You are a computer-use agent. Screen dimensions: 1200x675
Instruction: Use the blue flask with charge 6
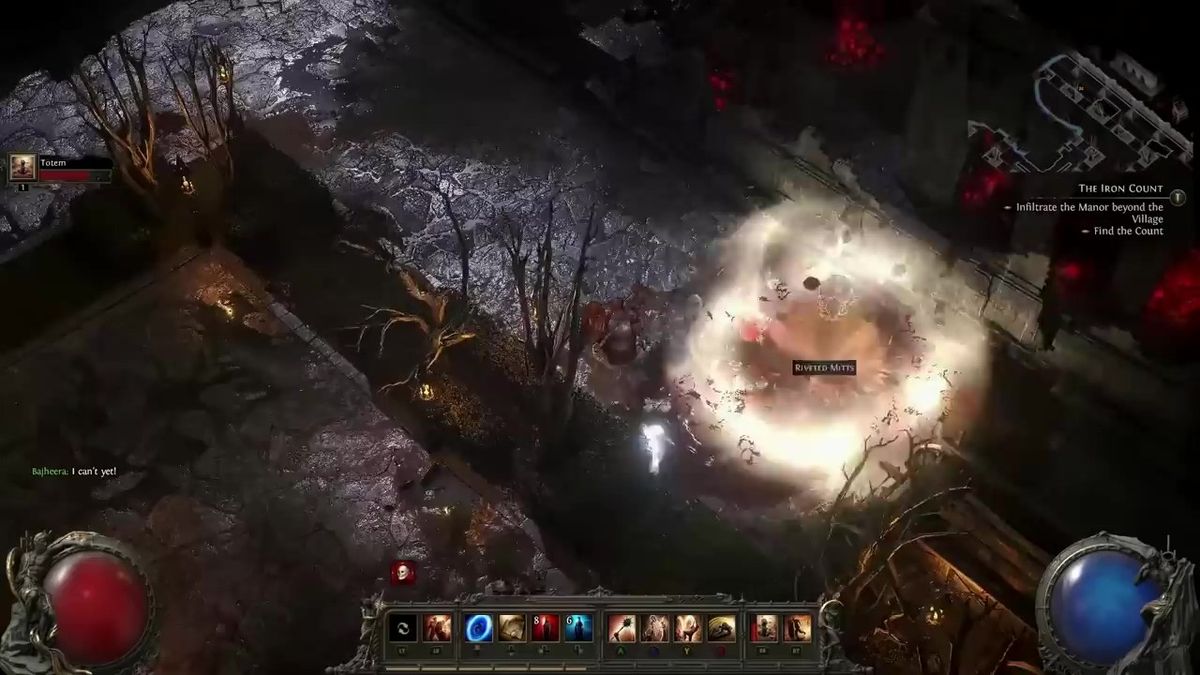click(x=578, y=628)
